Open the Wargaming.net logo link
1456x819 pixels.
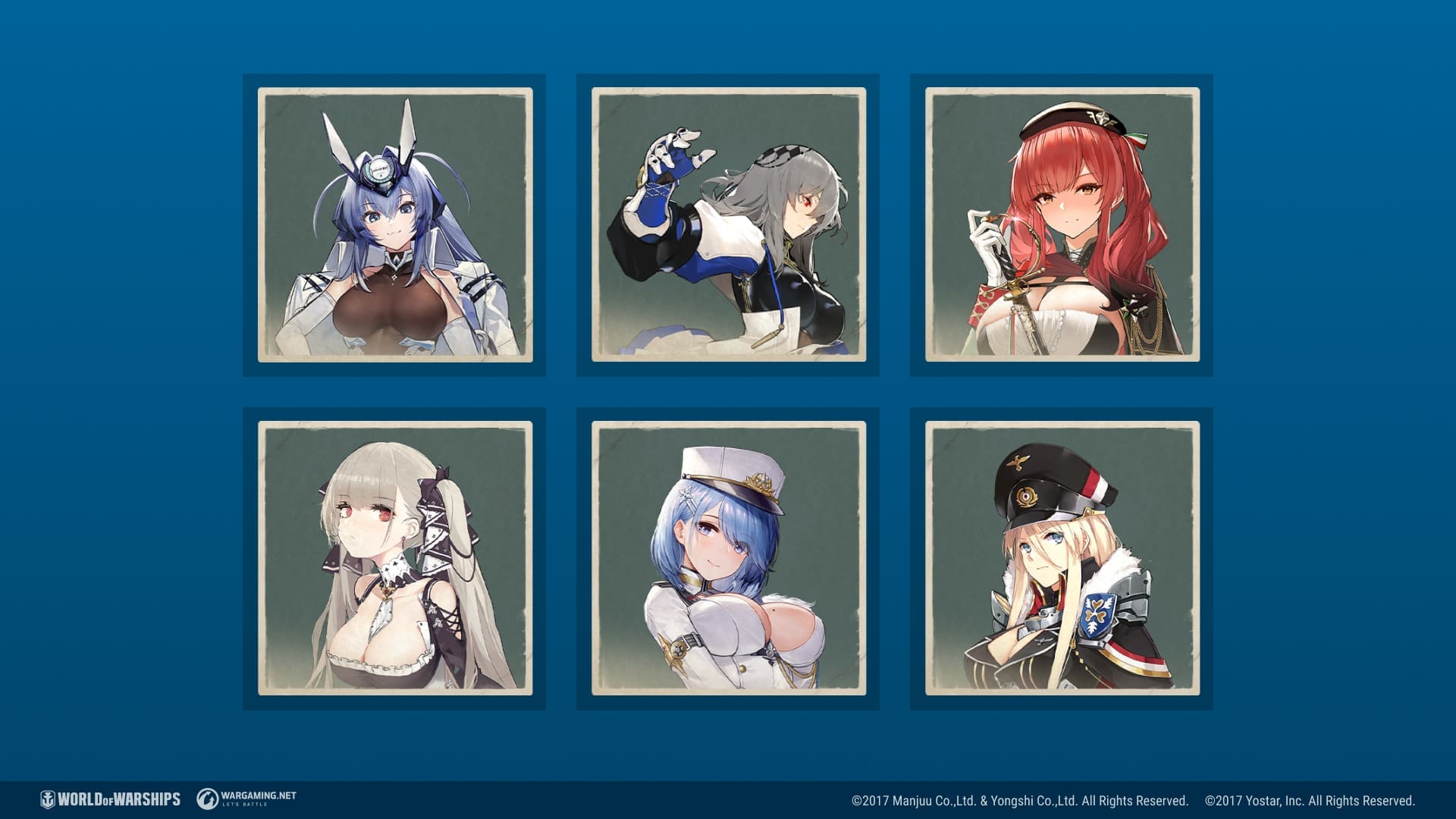(247, 799)
